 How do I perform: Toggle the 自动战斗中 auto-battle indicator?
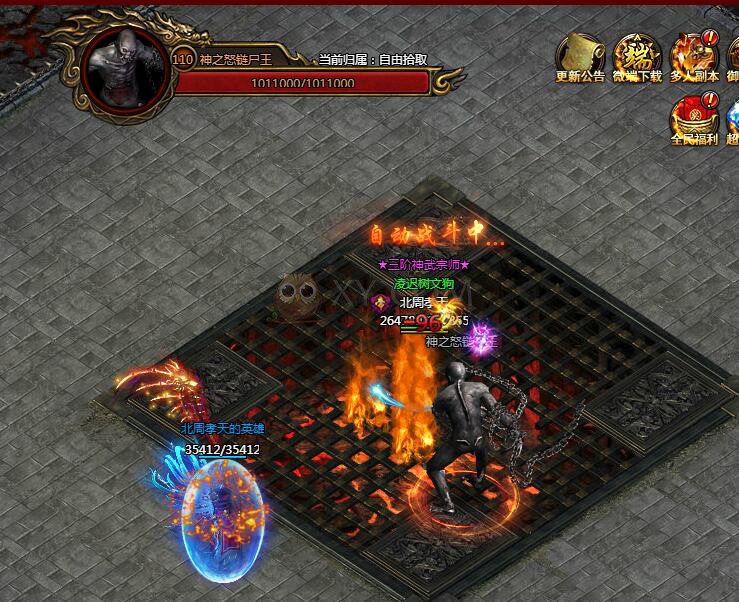tap(437, 236)
